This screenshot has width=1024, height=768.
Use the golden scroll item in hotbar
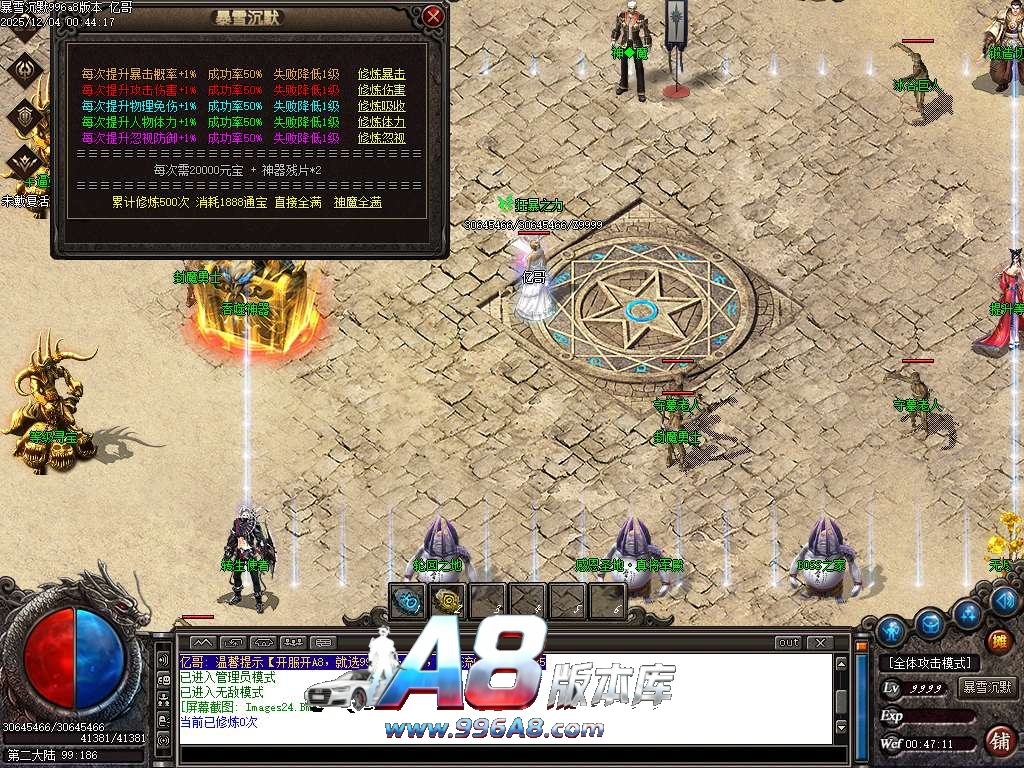tap(447, 601)
